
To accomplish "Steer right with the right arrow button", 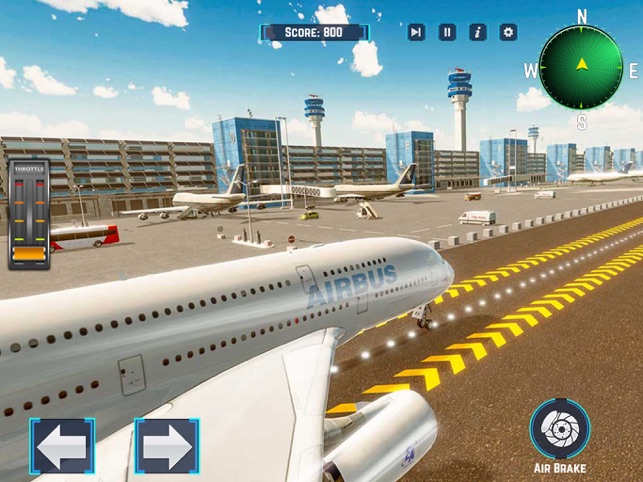I will click(x=166, y=446).
